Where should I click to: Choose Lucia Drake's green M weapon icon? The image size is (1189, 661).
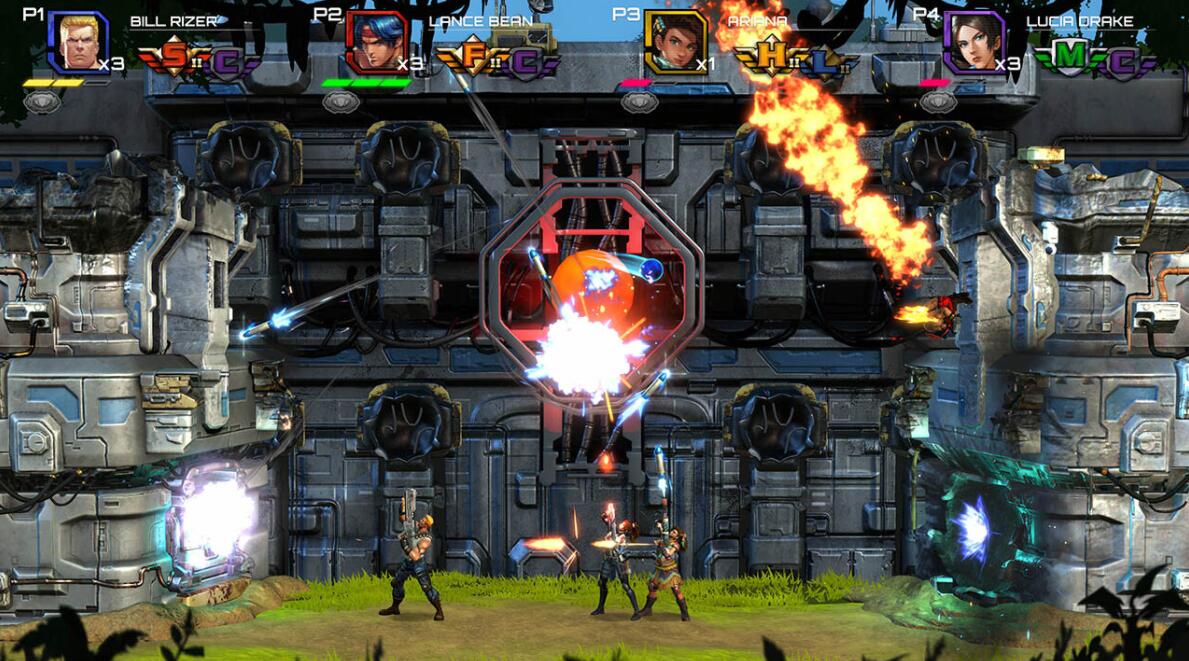point(1069,59)
